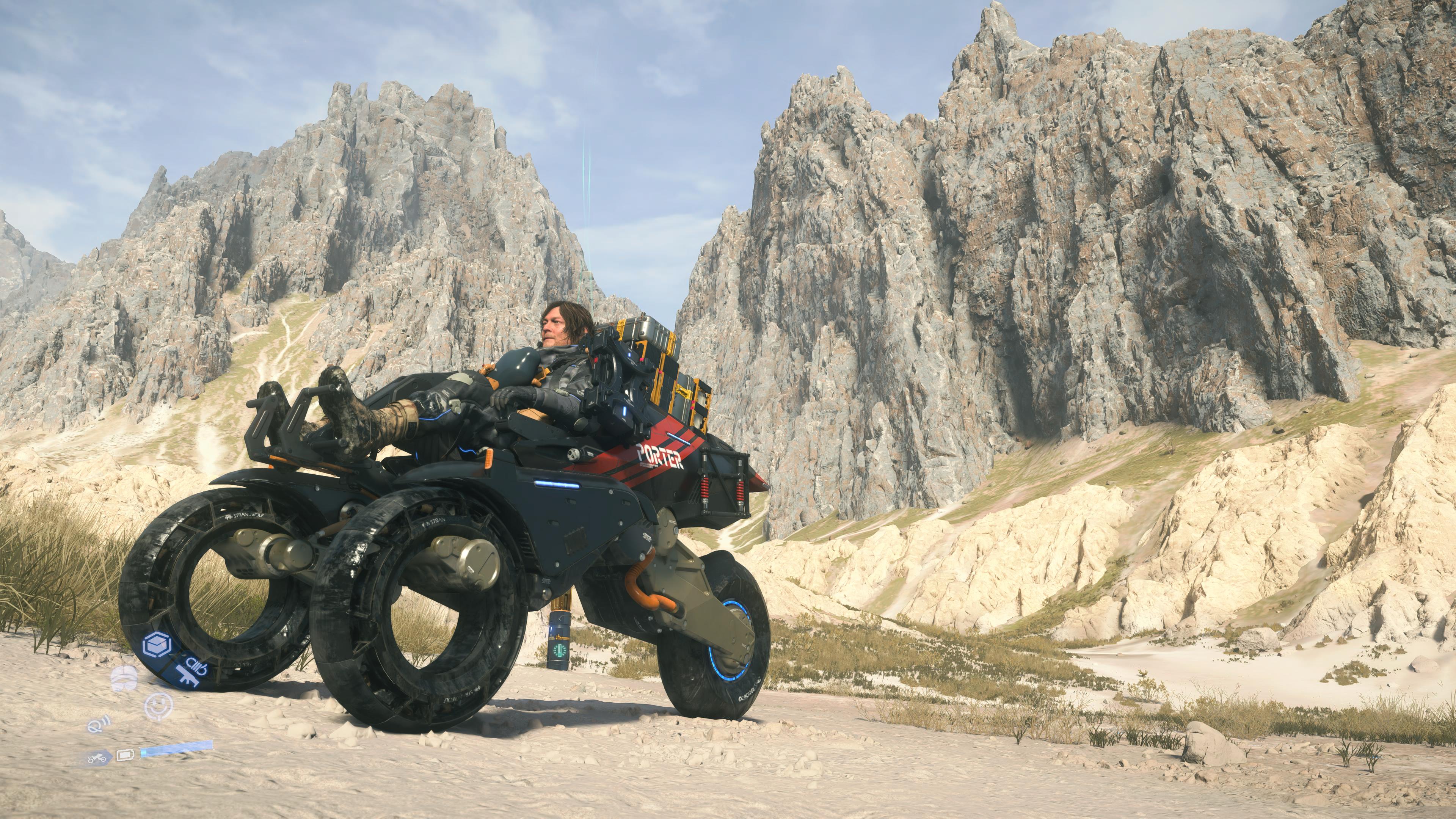The width and height of the screenshot is (1456, 819).
Task: Click the battery status icon
Action: point(126,756)
